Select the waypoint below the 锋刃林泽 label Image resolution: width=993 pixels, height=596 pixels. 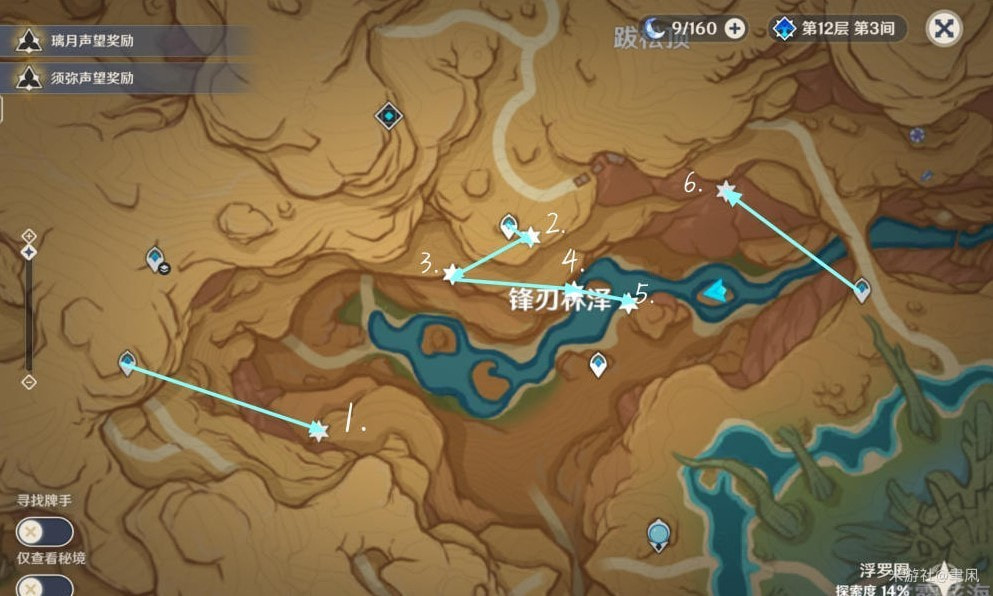(x=598, y=364)
